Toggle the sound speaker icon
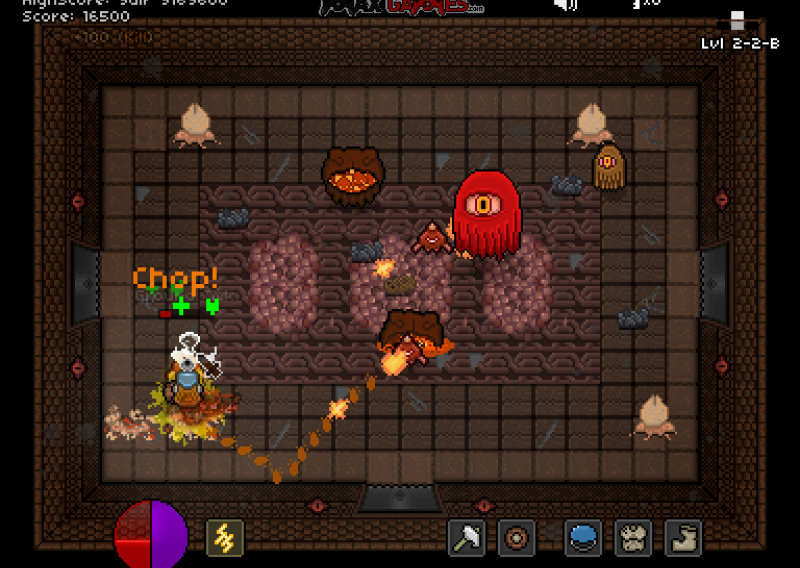The width and height of the screenshot is (800, 568). pyautogui.click(x=566, y=5)
